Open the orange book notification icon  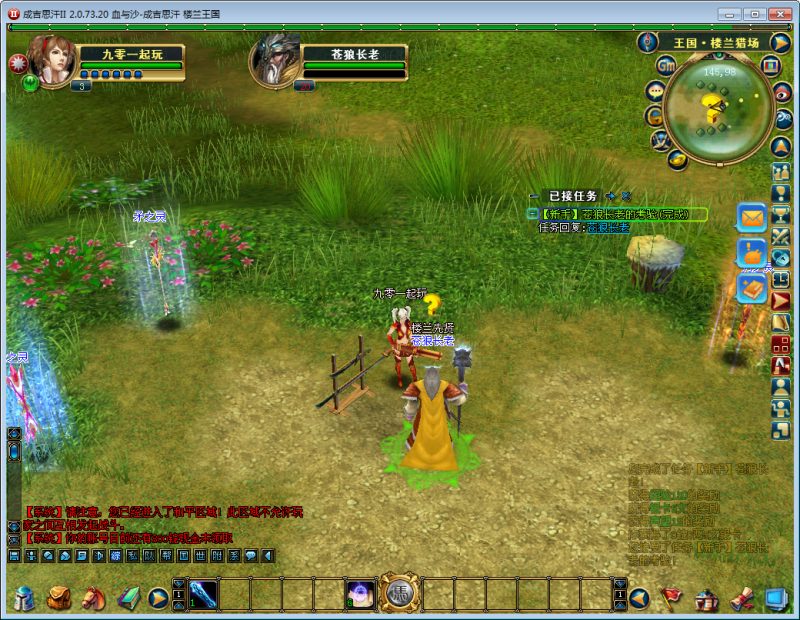point(751,289)
